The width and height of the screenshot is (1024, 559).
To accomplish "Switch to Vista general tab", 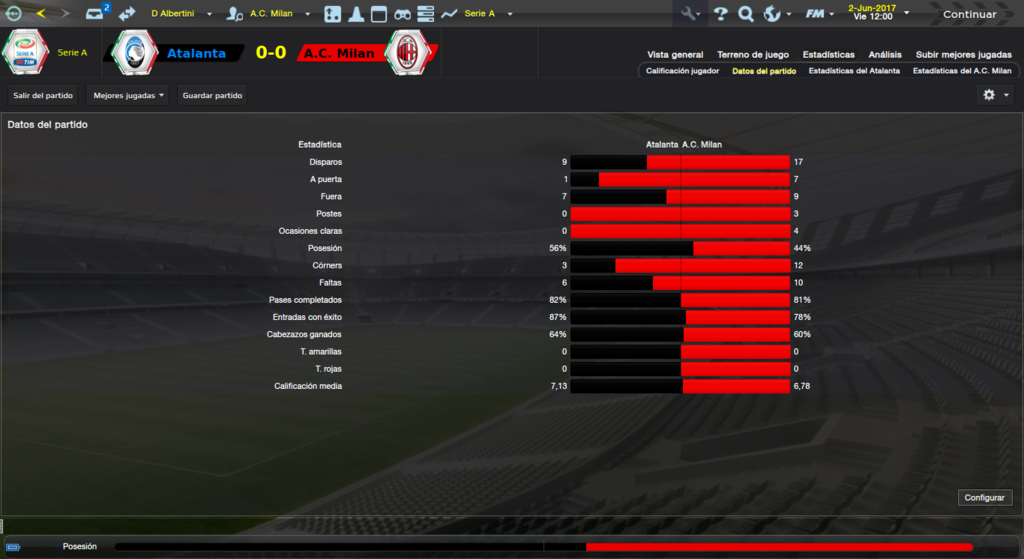I will click(675, 55).
